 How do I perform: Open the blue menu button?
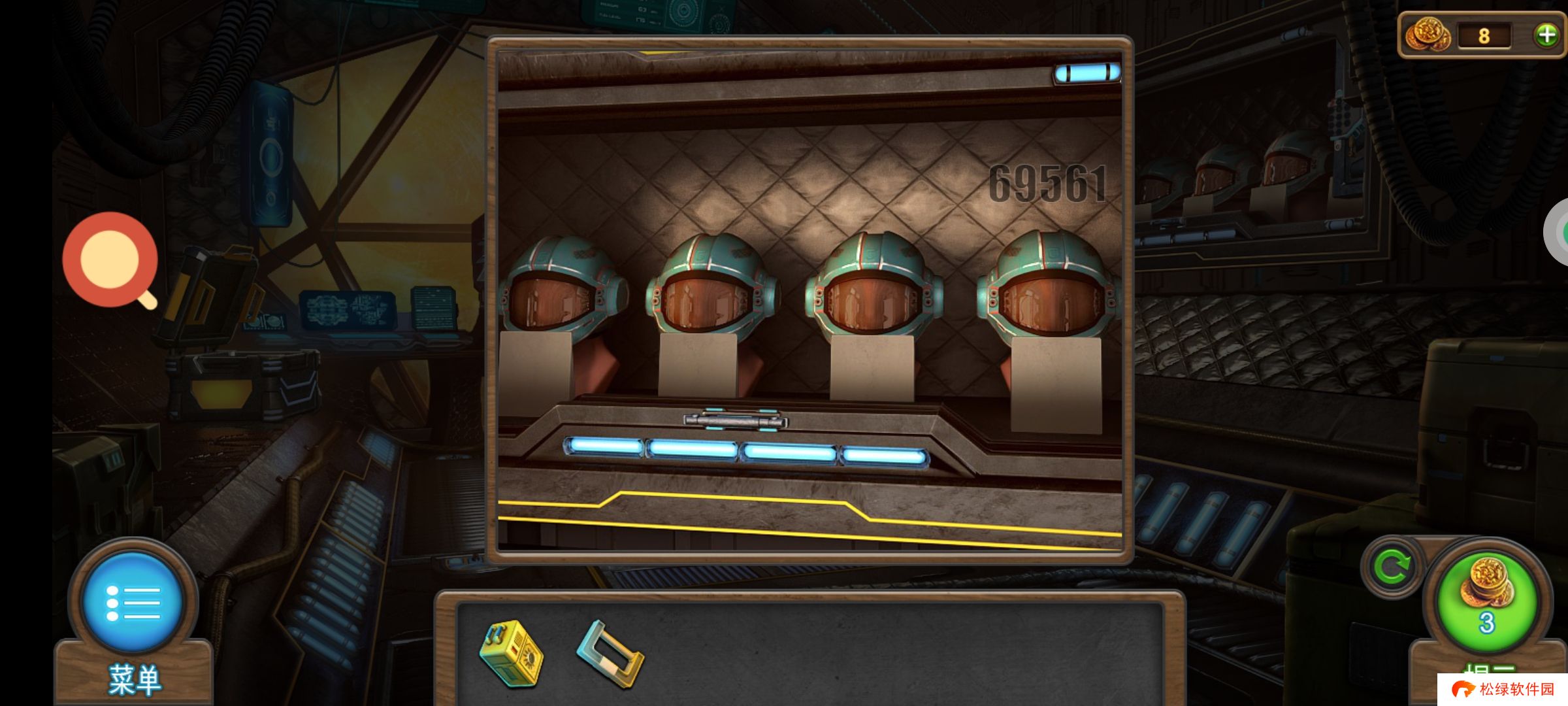[133, 602]
